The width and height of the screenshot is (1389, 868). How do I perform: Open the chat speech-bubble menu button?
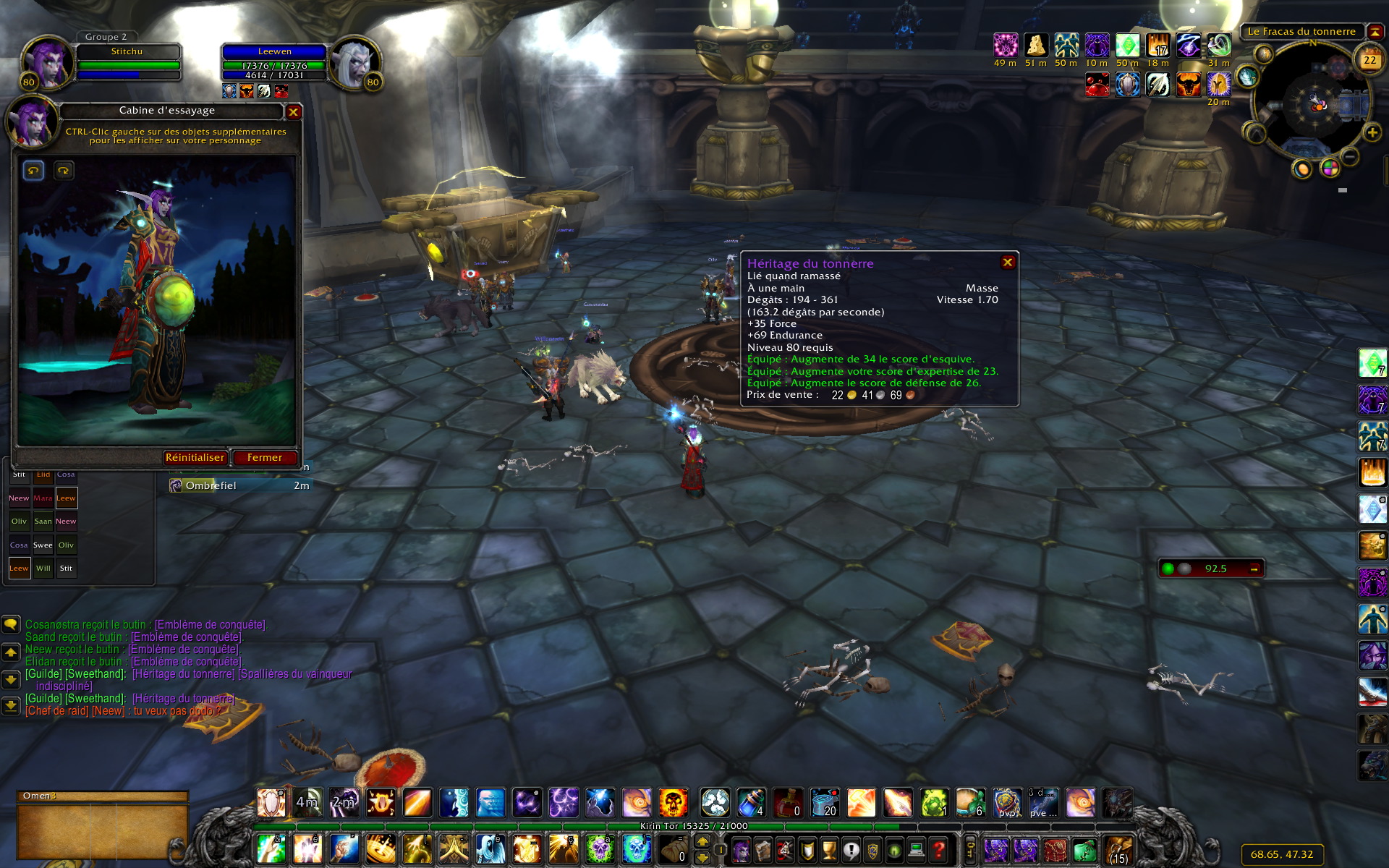[x=11, y=624]
